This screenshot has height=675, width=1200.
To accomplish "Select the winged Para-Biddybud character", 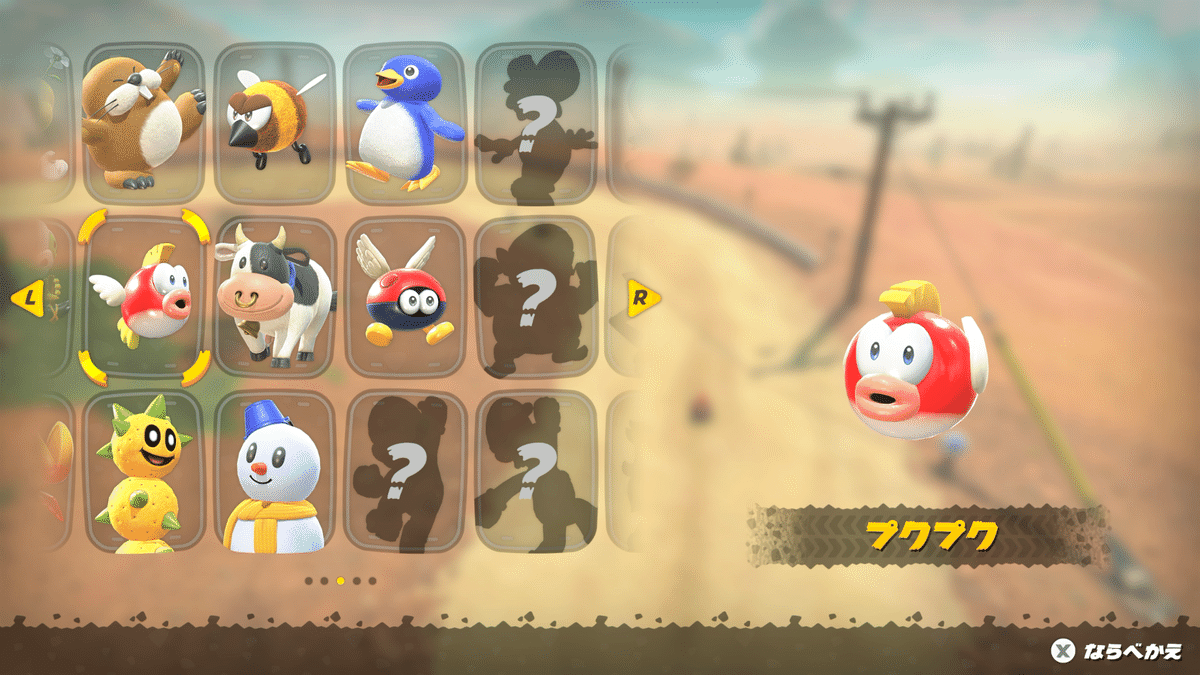I will (405, 298).
